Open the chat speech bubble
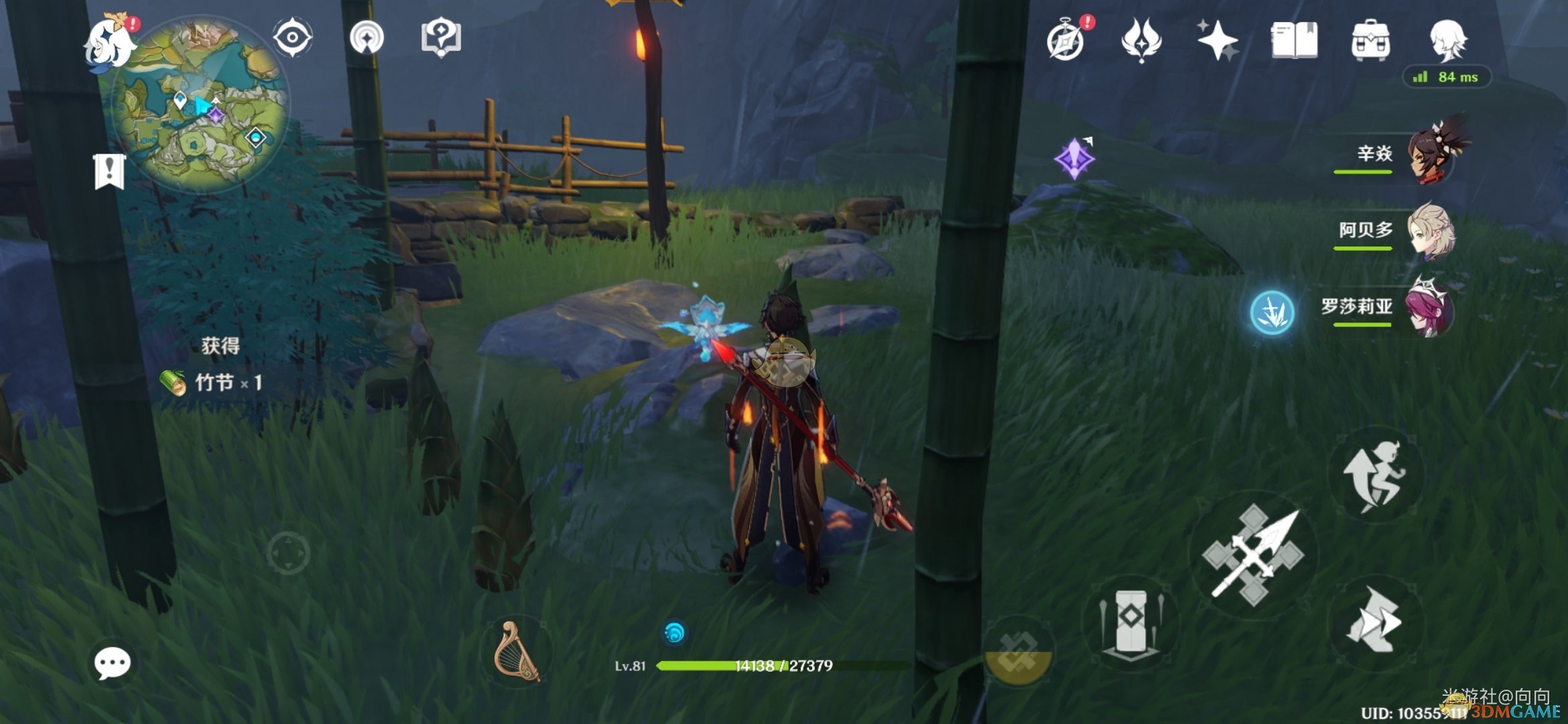Viewport: 1568px width, 724px height. pyautogui.click(x=112, y=664)
